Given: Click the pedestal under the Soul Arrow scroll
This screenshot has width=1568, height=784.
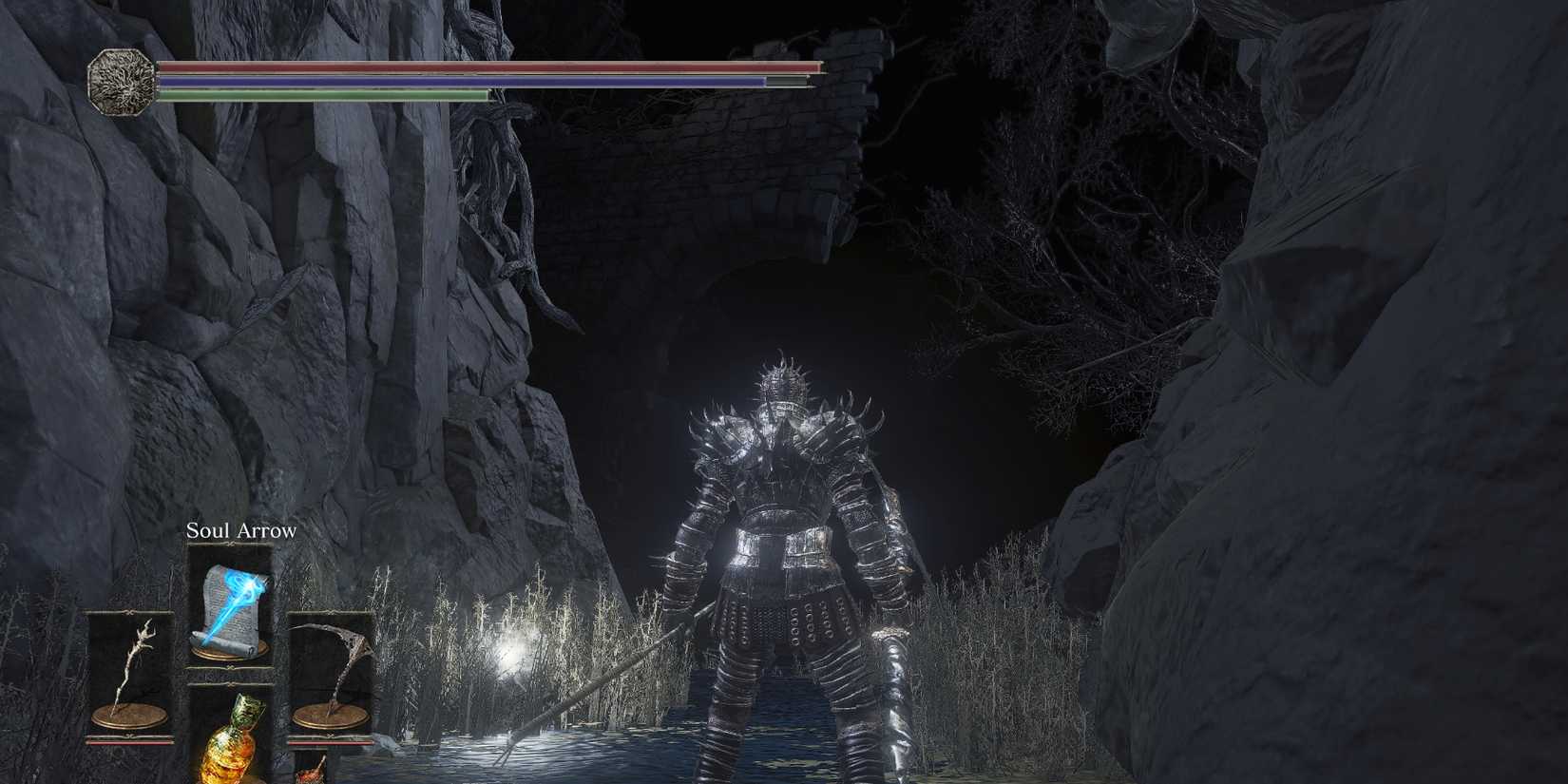Looking at the screenshot, I should click(x=228, y=654).
